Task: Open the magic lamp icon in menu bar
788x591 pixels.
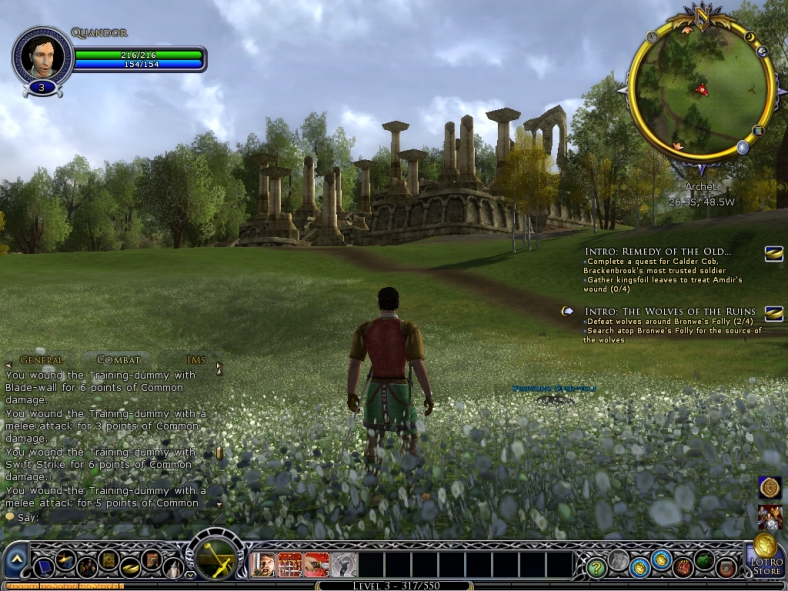Action: coord(130,568)
